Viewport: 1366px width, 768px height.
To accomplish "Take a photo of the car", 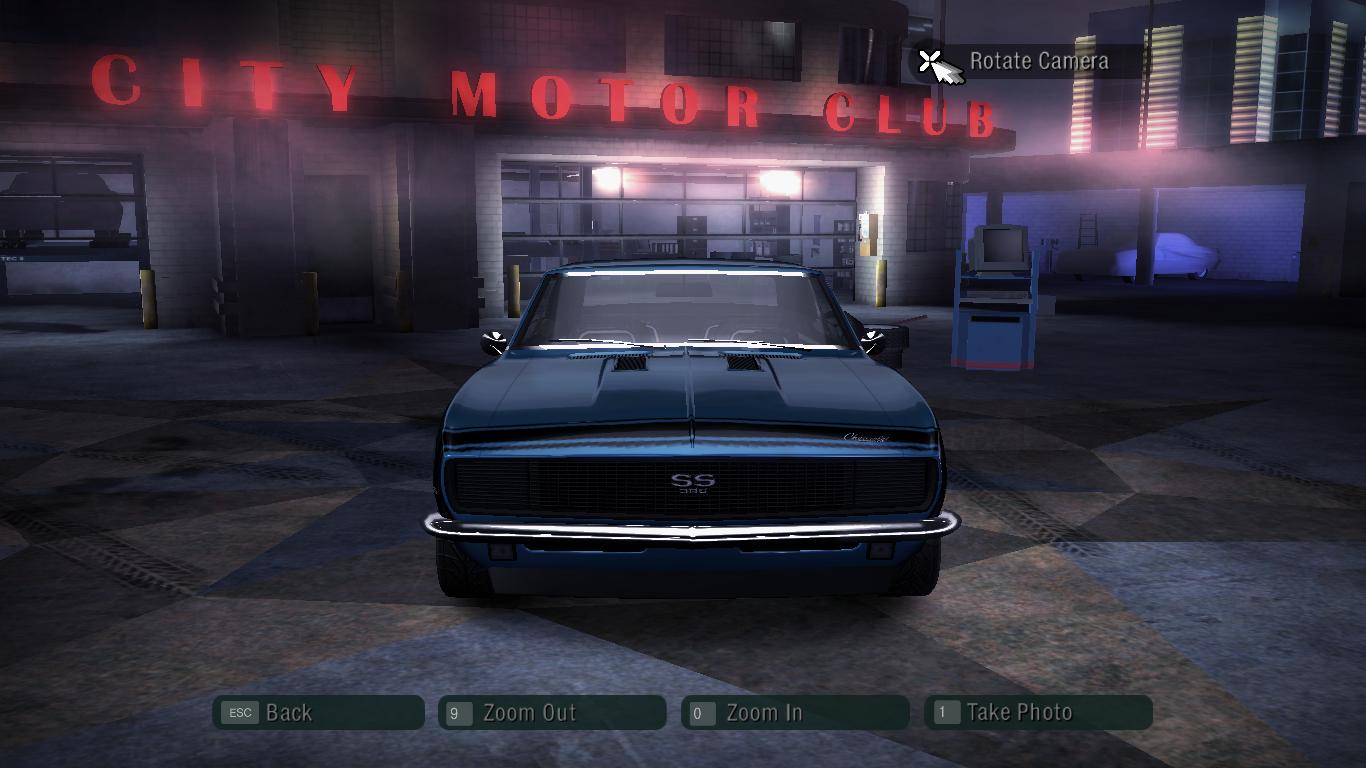I will click(x=1038, y=713).
